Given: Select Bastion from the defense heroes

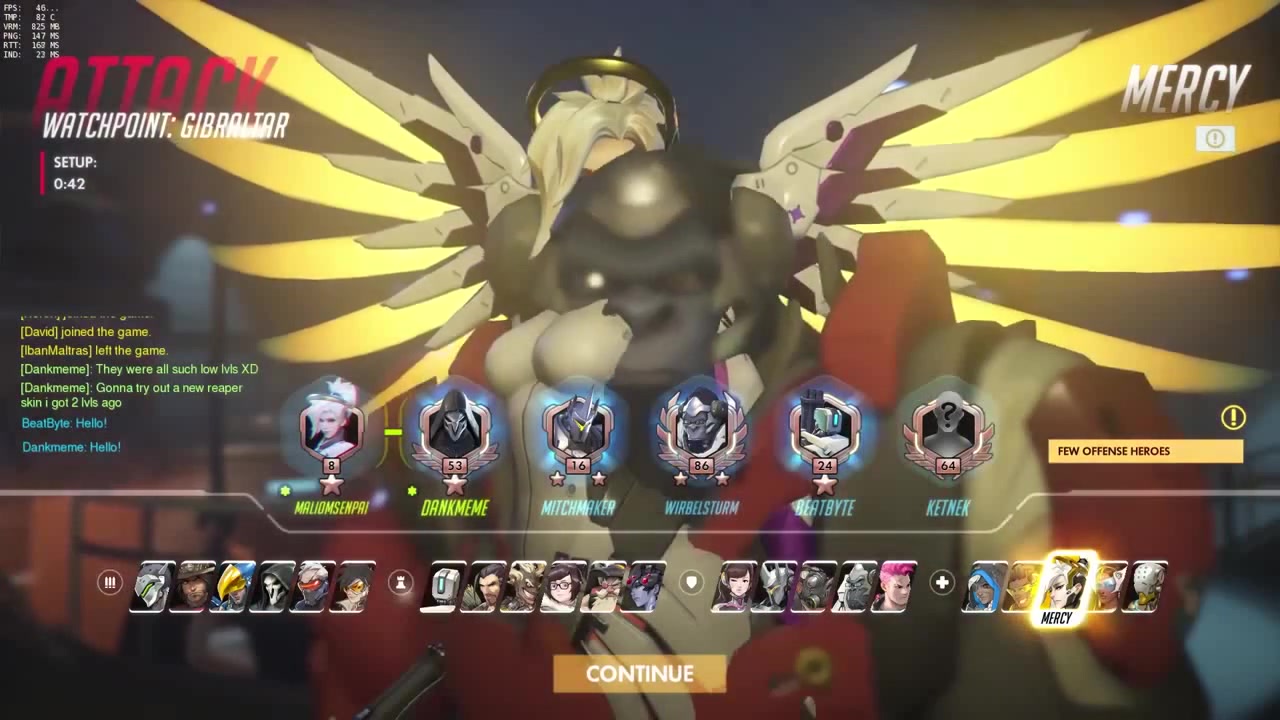Looking at the screenshot, I should point(445,586).
